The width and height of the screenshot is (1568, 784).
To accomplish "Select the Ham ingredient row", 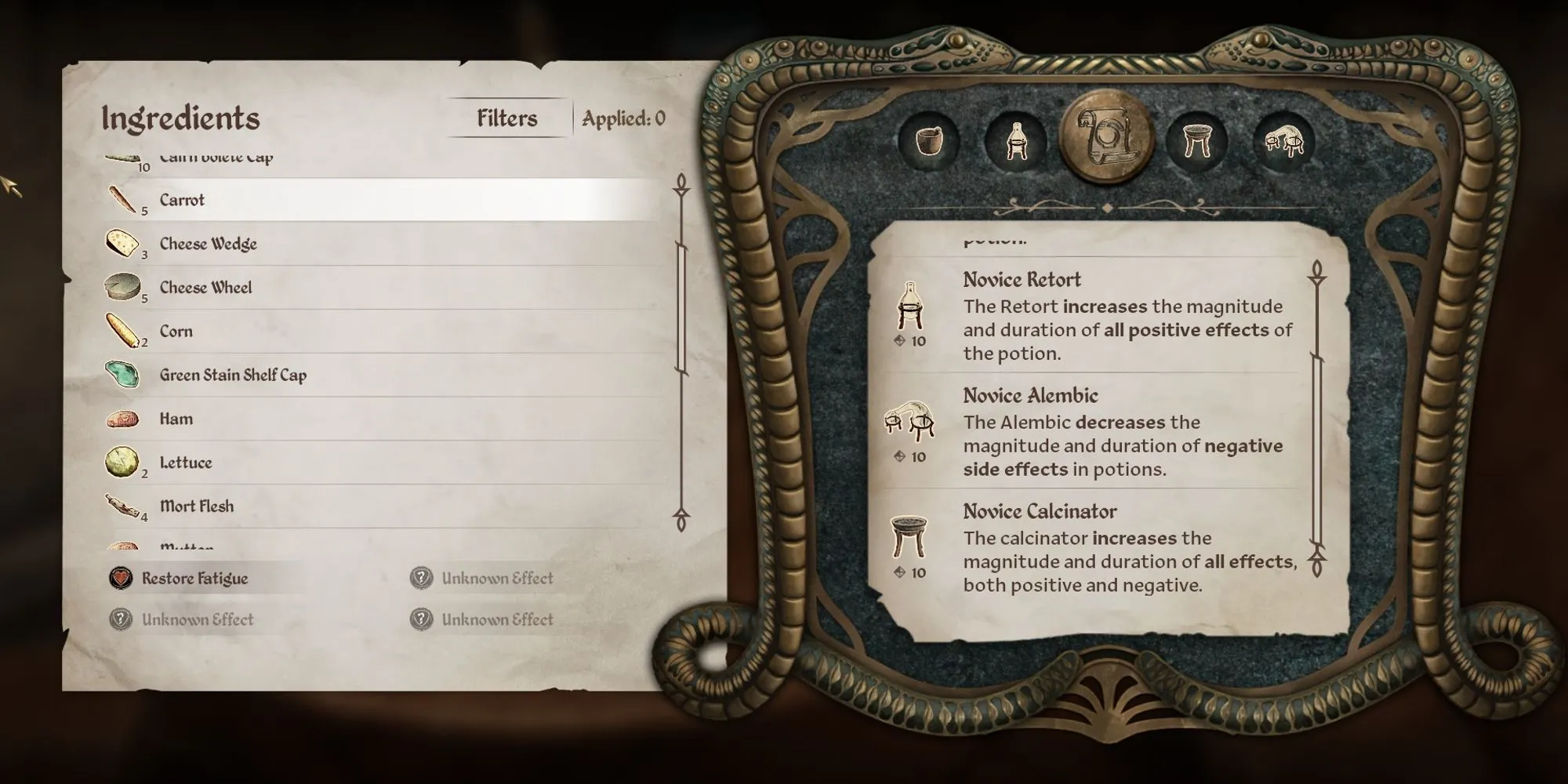I will [x=176, y=419].
